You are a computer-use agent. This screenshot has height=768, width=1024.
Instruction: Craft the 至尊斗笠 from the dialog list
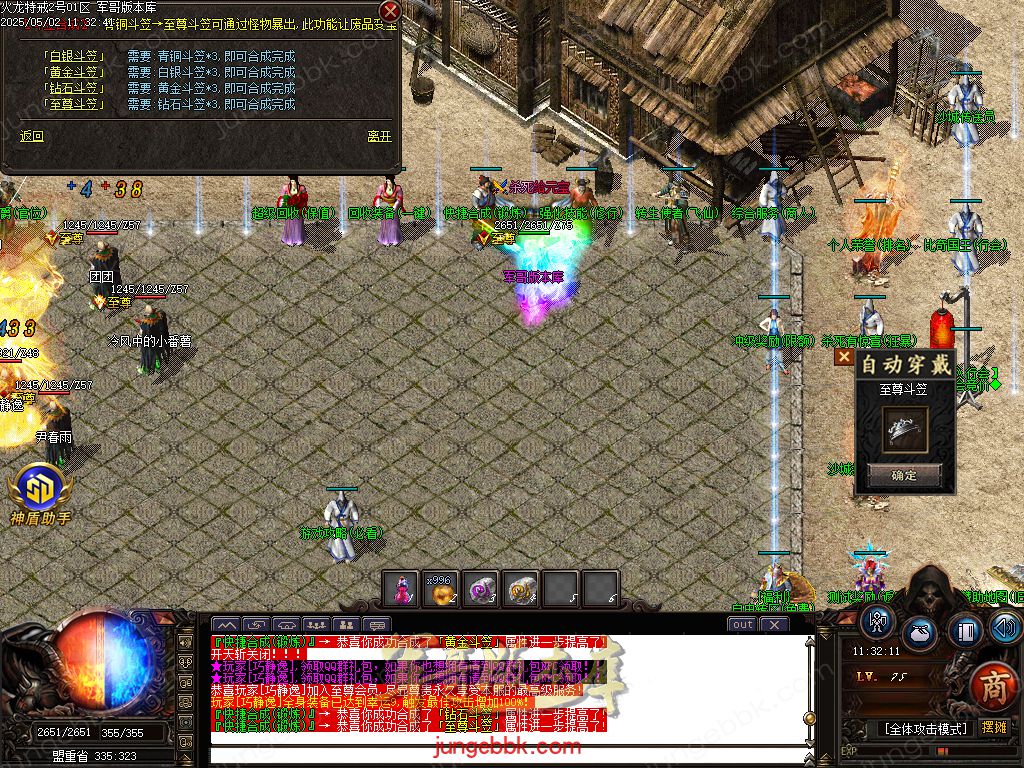[x=75, y=104]
